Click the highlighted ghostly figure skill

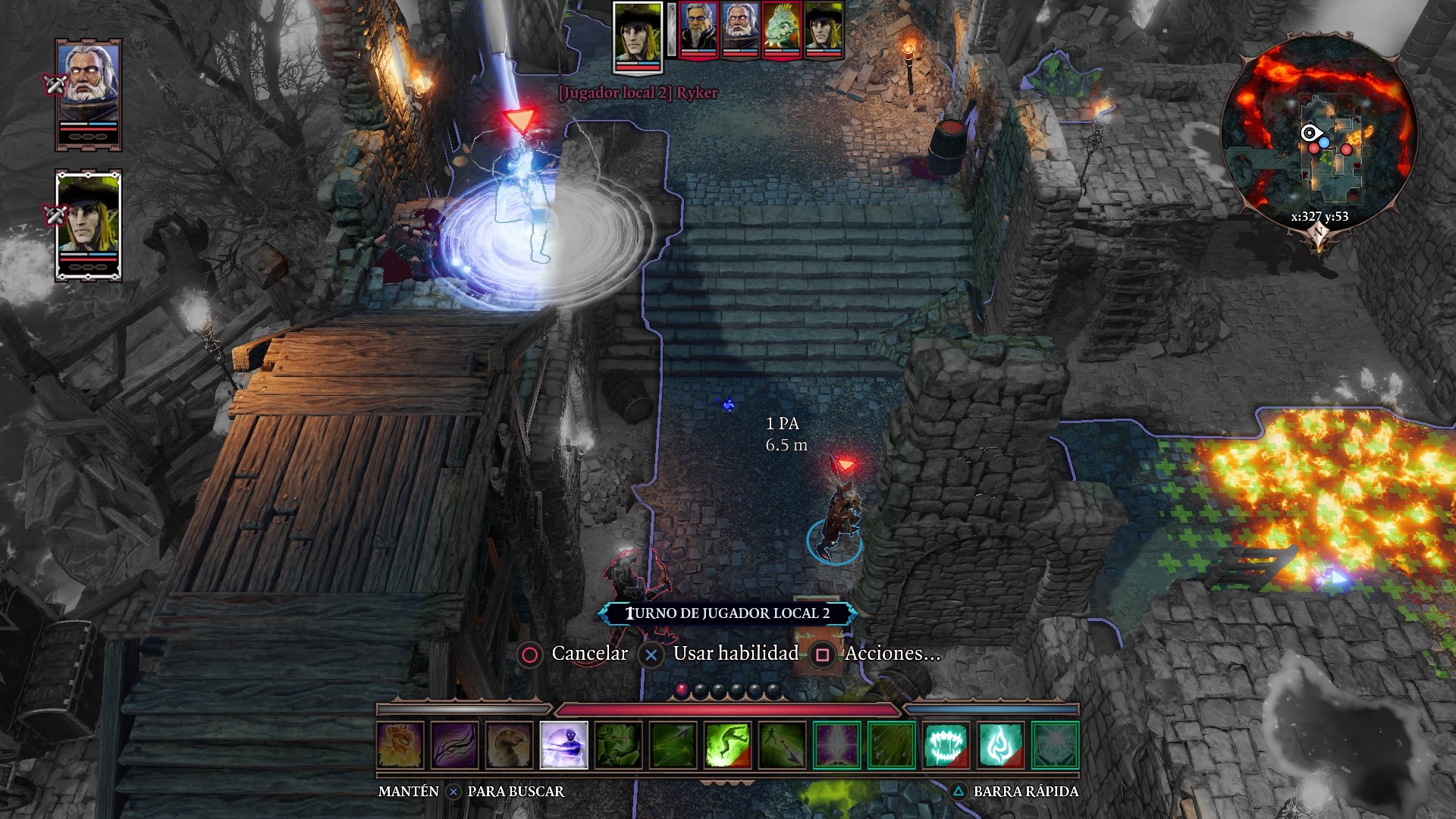(564, 745)
